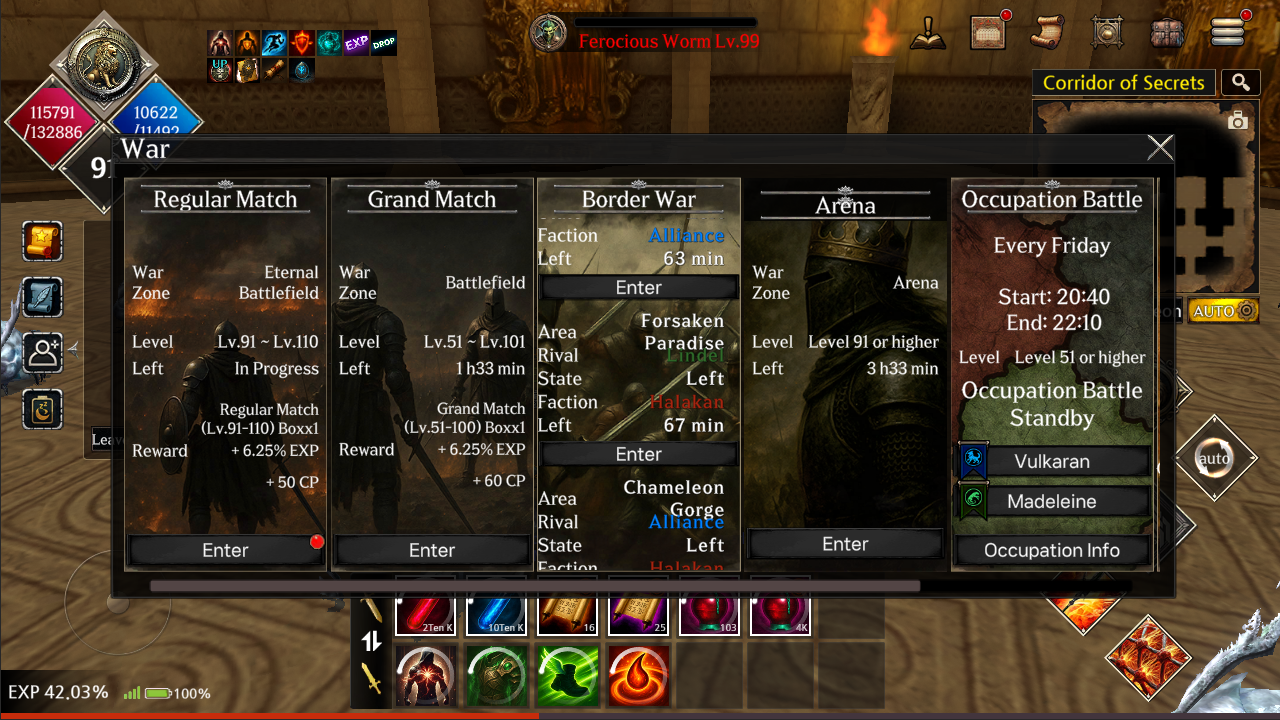1280x720 pixels.
Task: Open Occupation Info
Action: [x=1052, y=550]
